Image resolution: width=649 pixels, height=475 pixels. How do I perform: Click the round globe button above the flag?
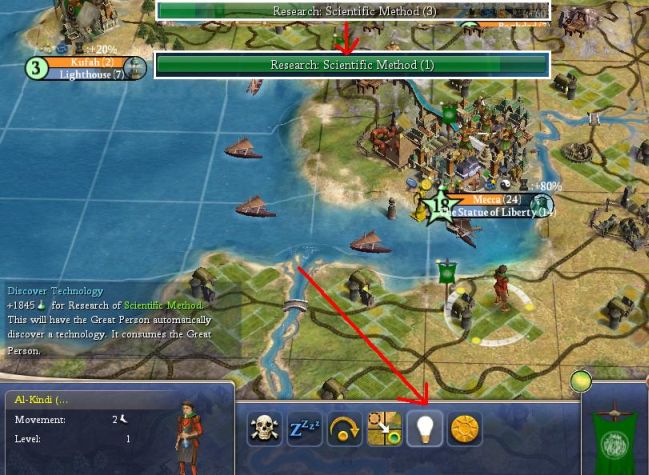coord(580,381)
